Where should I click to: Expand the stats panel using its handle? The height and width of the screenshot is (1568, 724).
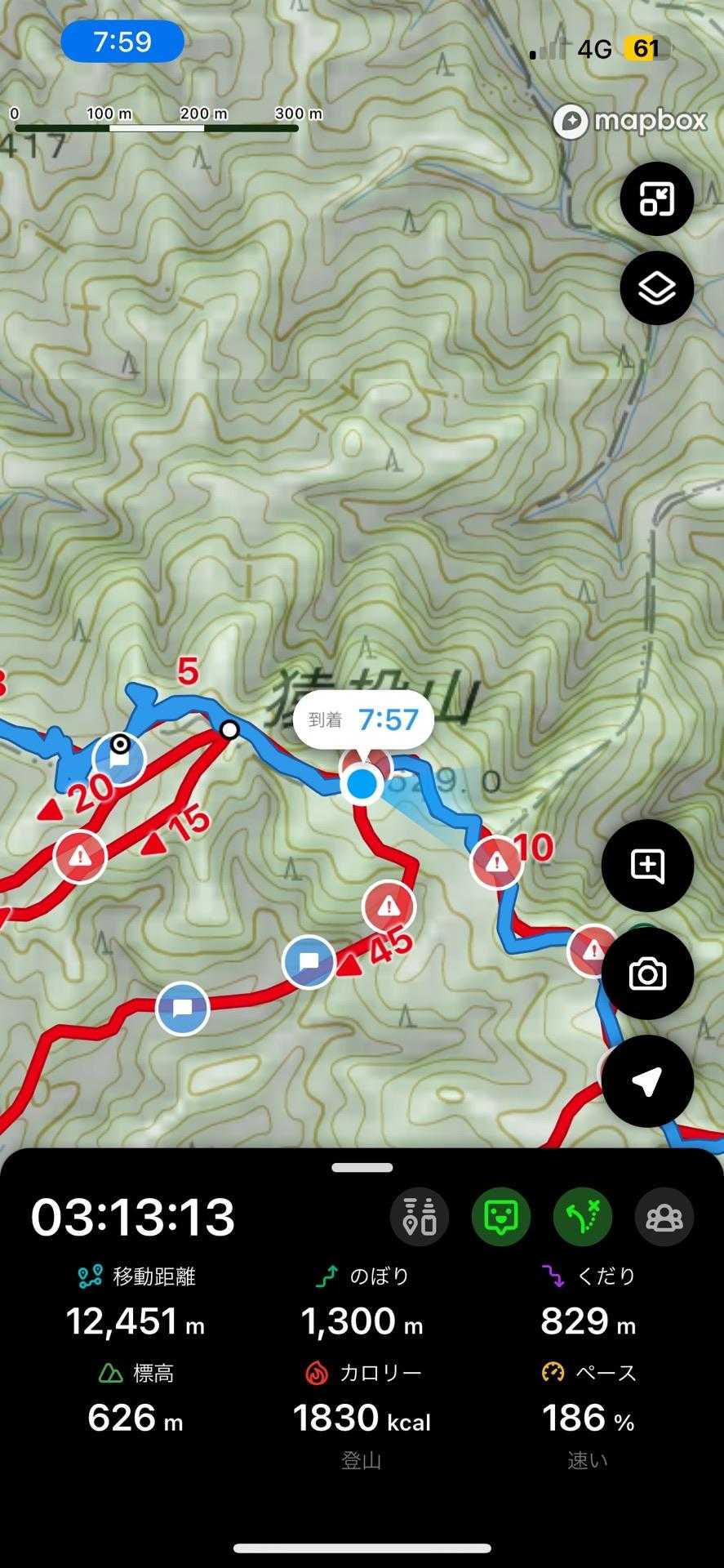[x=362, y=1168]
